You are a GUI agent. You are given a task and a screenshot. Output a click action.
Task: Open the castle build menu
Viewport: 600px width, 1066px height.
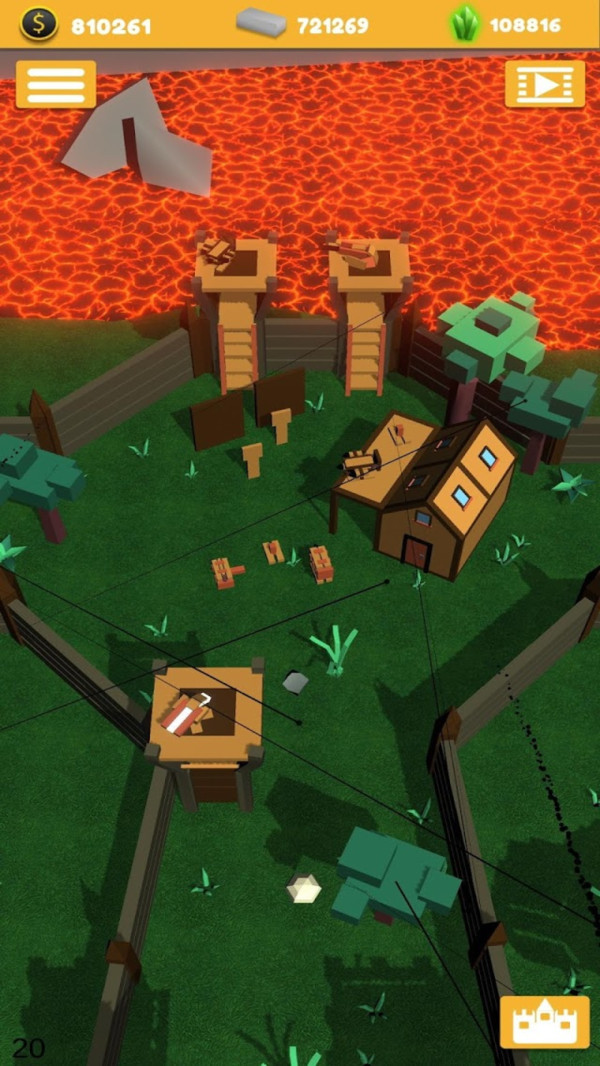click(x=544, y=1021)
